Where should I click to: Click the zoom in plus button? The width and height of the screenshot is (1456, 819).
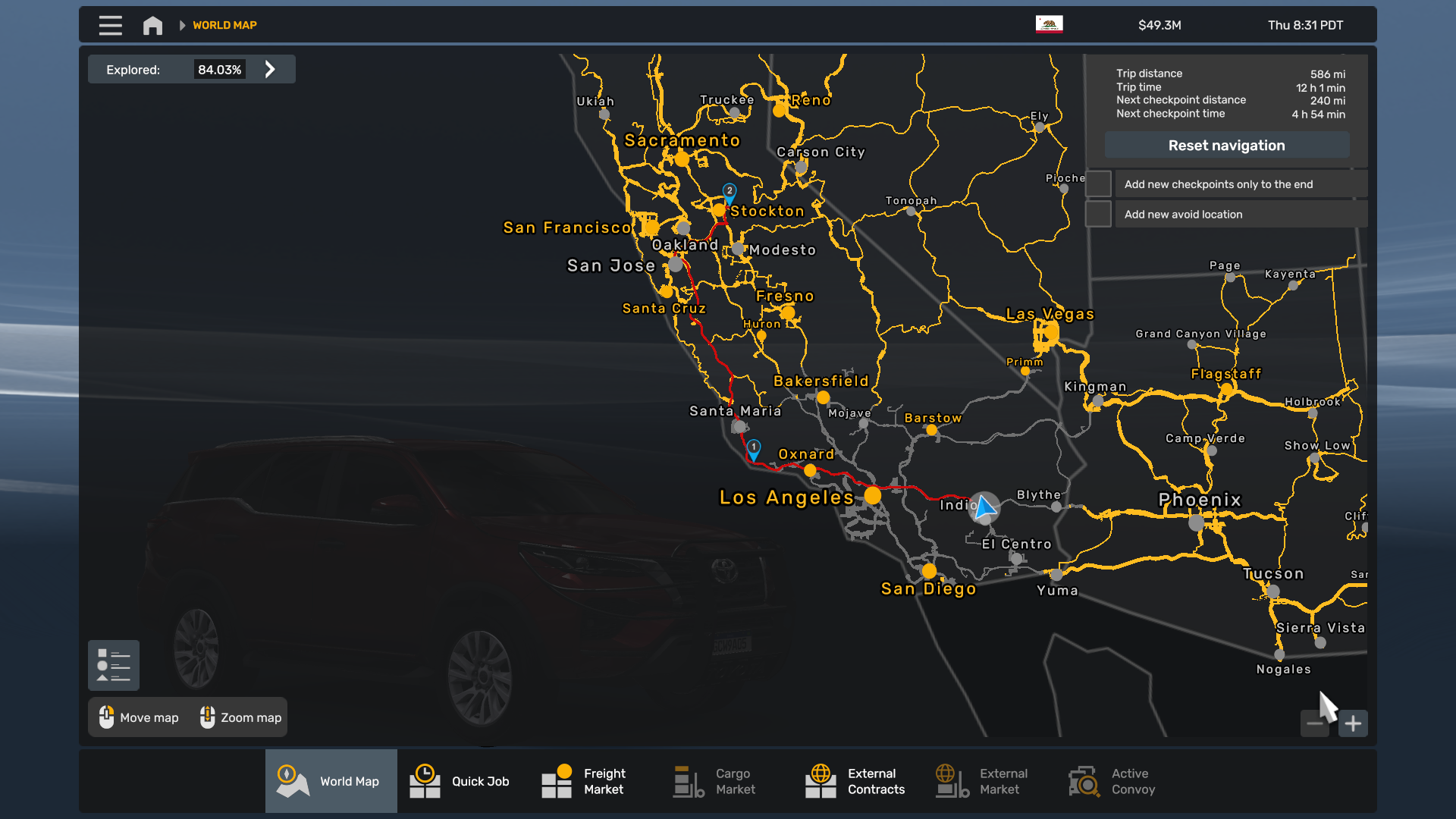click(1354, 723)
